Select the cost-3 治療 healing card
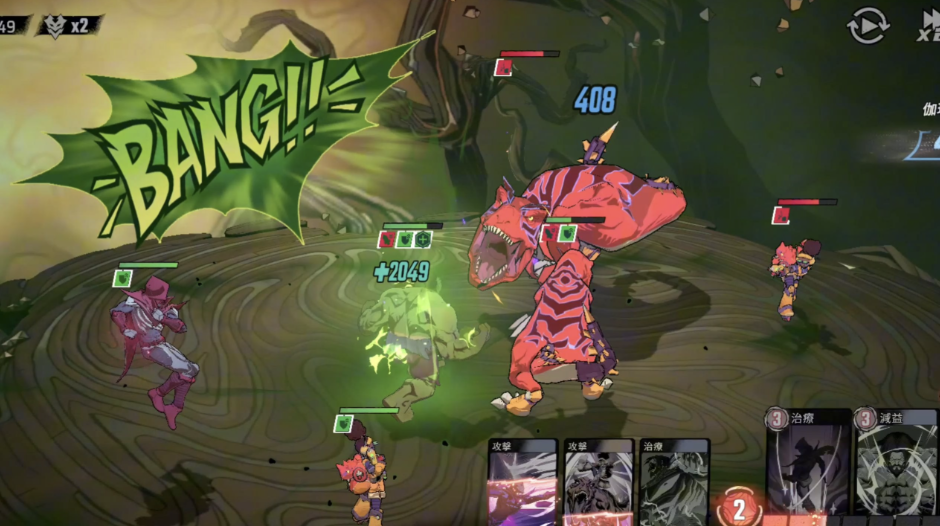 (807, 465)
